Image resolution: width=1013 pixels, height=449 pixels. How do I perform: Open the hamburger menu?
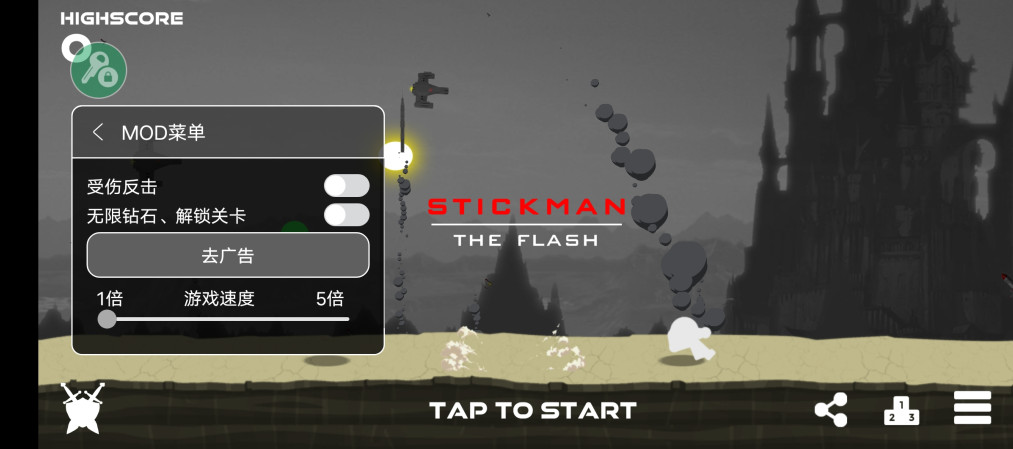(972, 408)
